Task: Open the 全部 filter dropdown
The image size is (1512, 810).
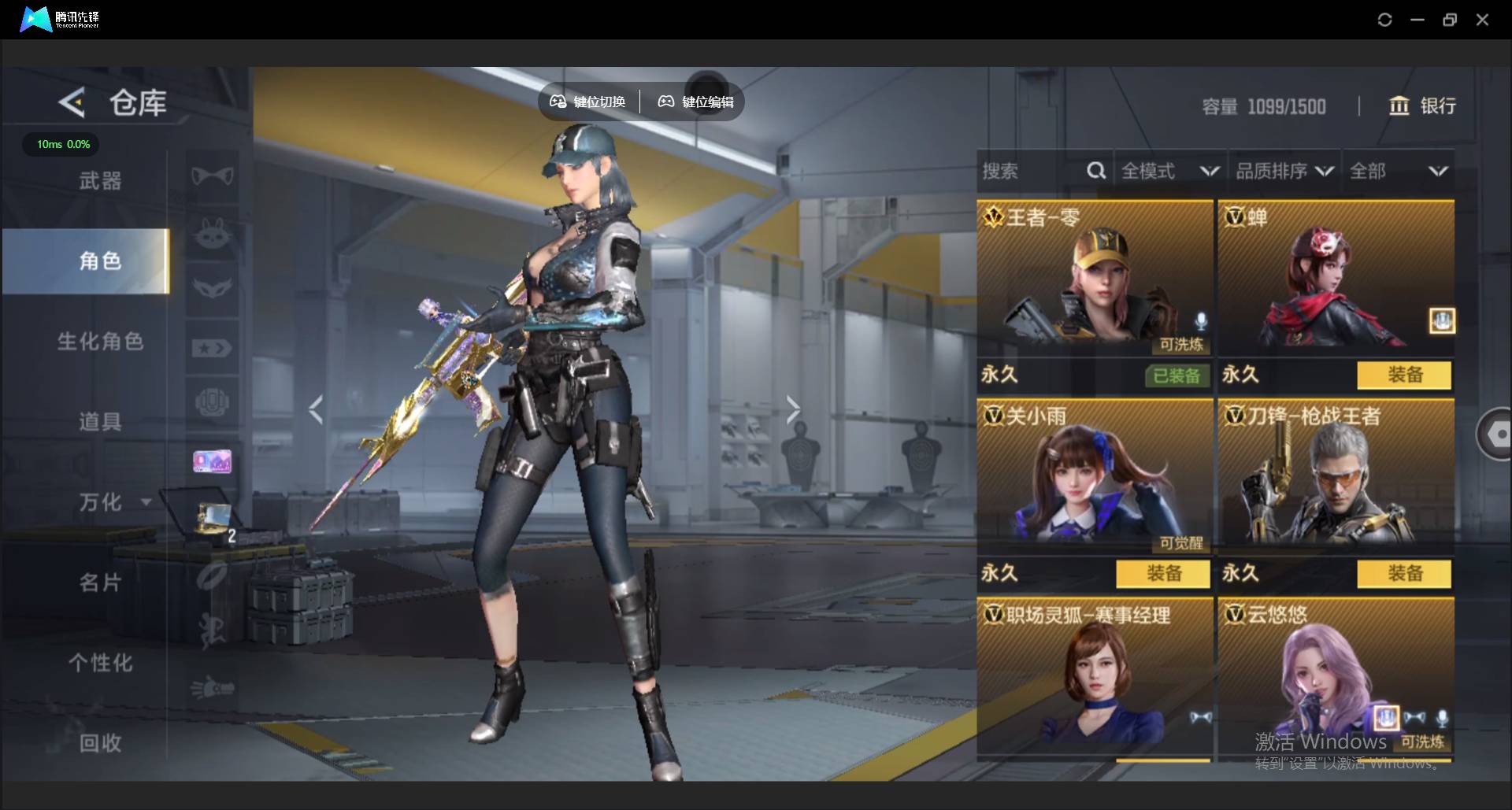Action: [x=1398, y=171]
